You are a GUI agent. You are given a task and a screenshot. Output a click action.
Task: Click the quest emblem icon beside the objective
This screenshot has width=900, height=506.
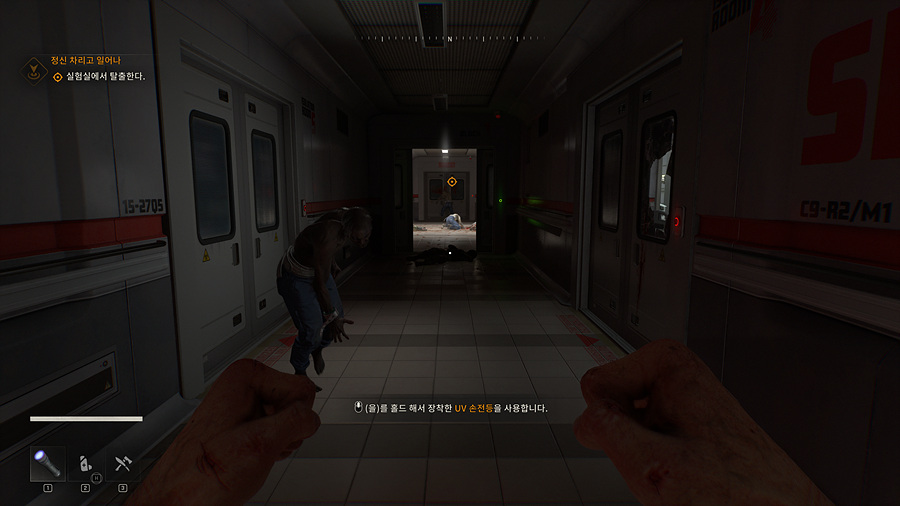pyautogui.click(x=32, y=70)
